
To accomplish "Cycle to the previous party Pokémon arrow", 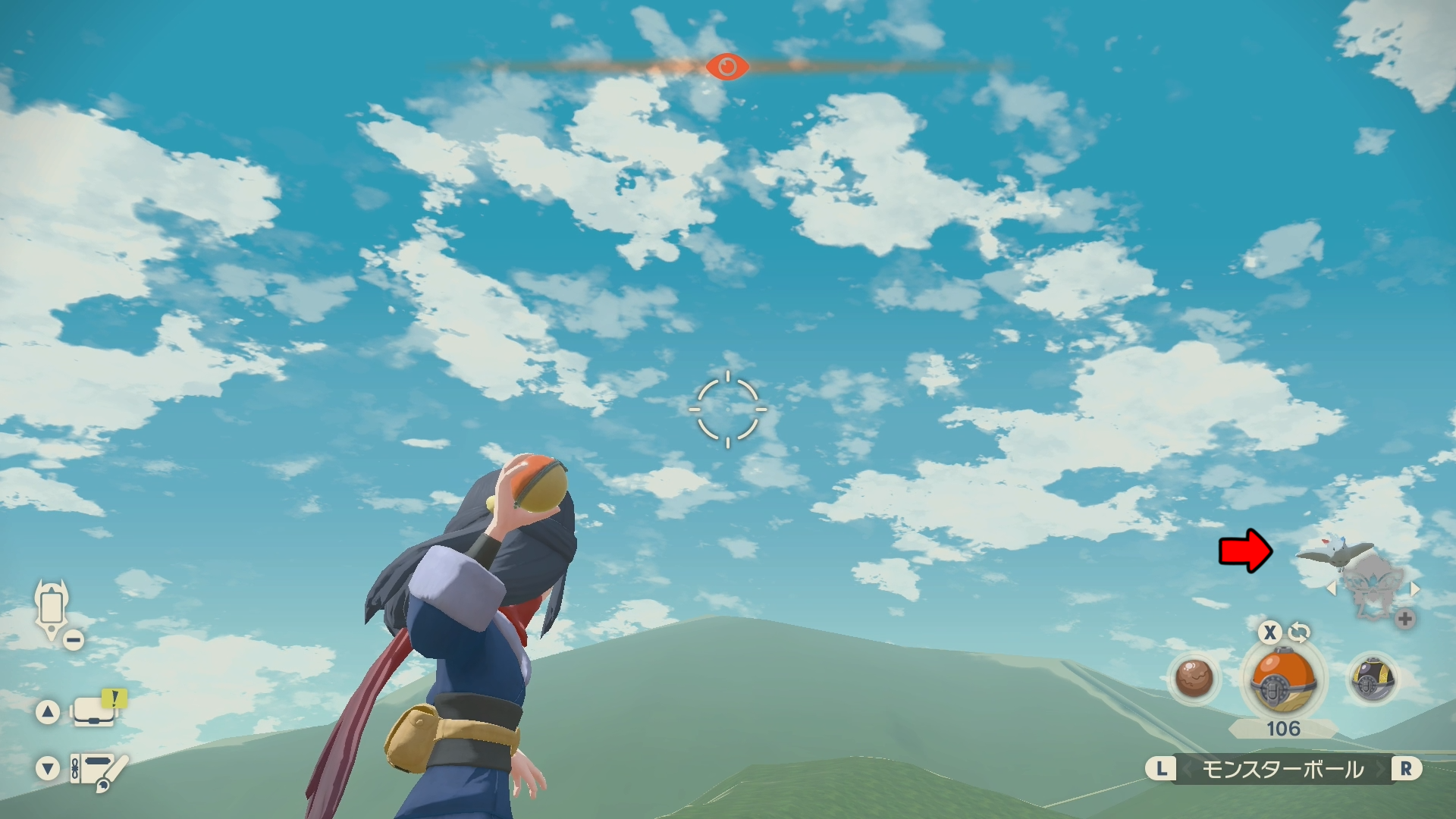I will pyautogui.click(x=1331, y=588).
